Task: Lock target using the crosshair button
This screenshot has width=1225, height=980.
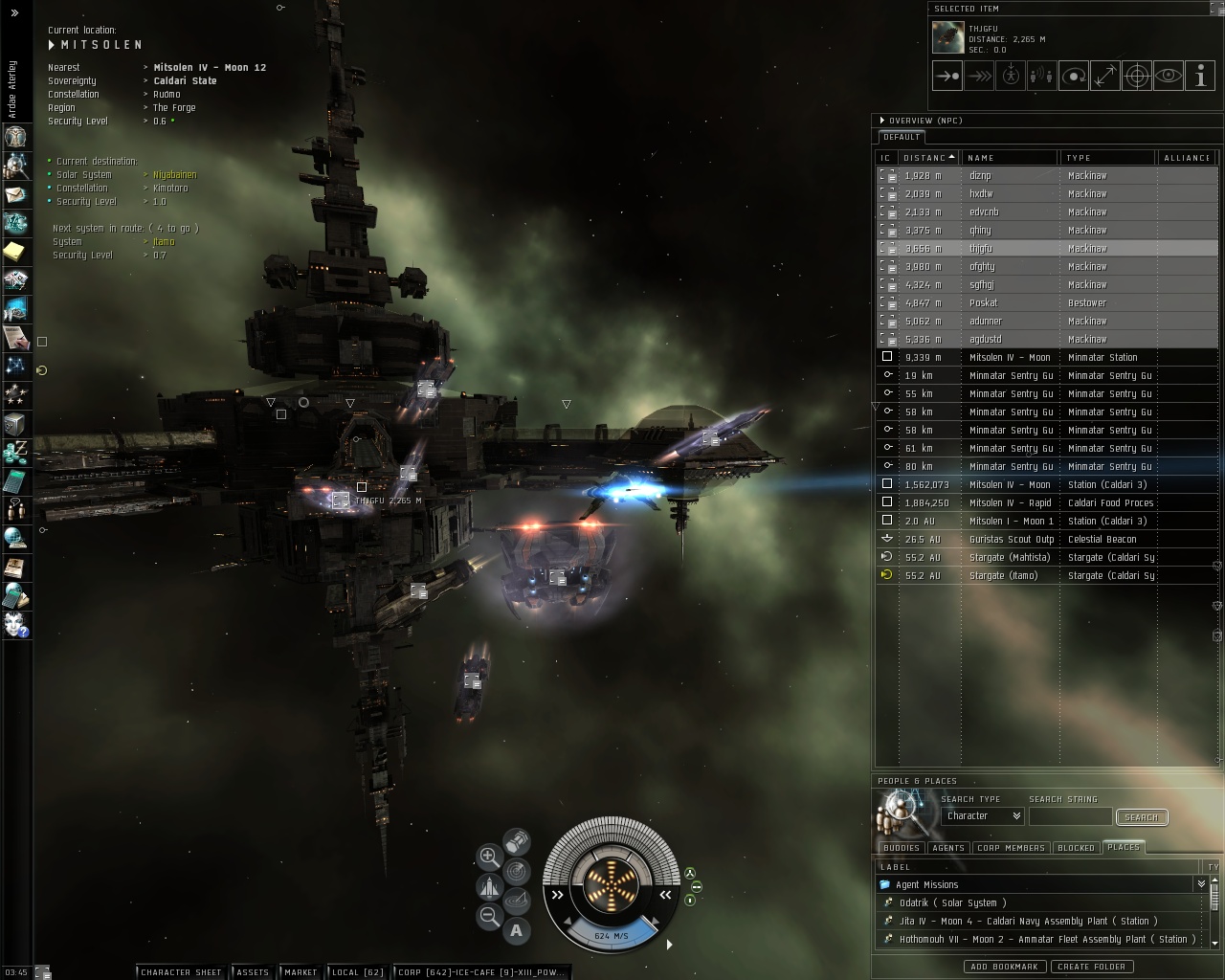Action: [x=1137, y=76]
